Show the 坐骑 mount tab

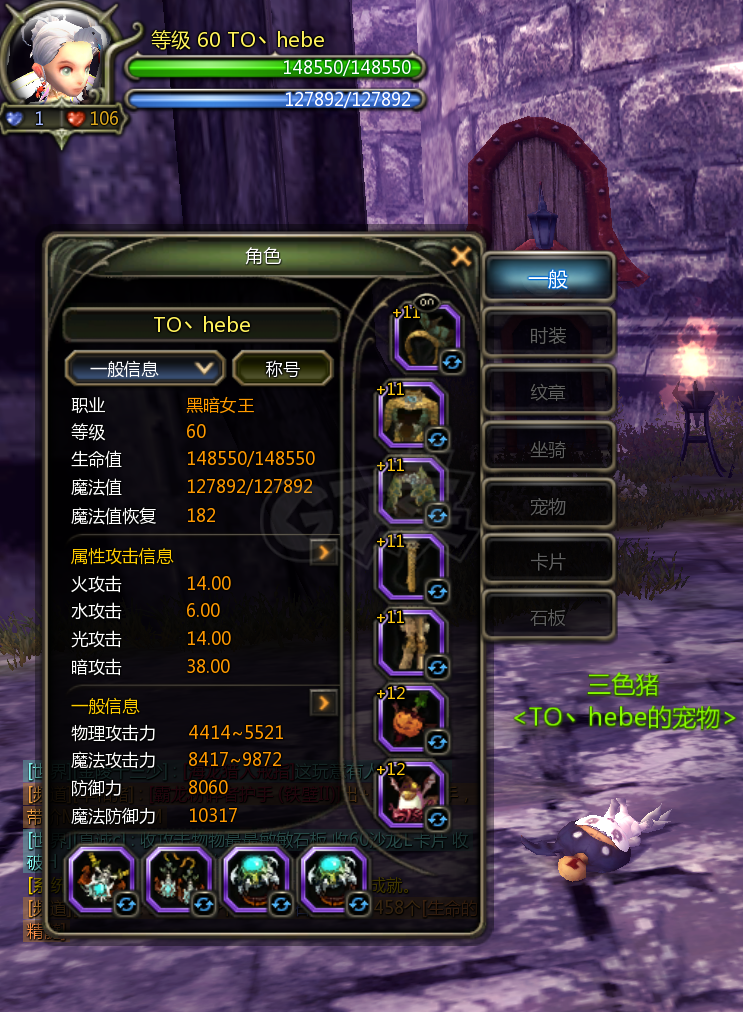[x=548, y=450]
